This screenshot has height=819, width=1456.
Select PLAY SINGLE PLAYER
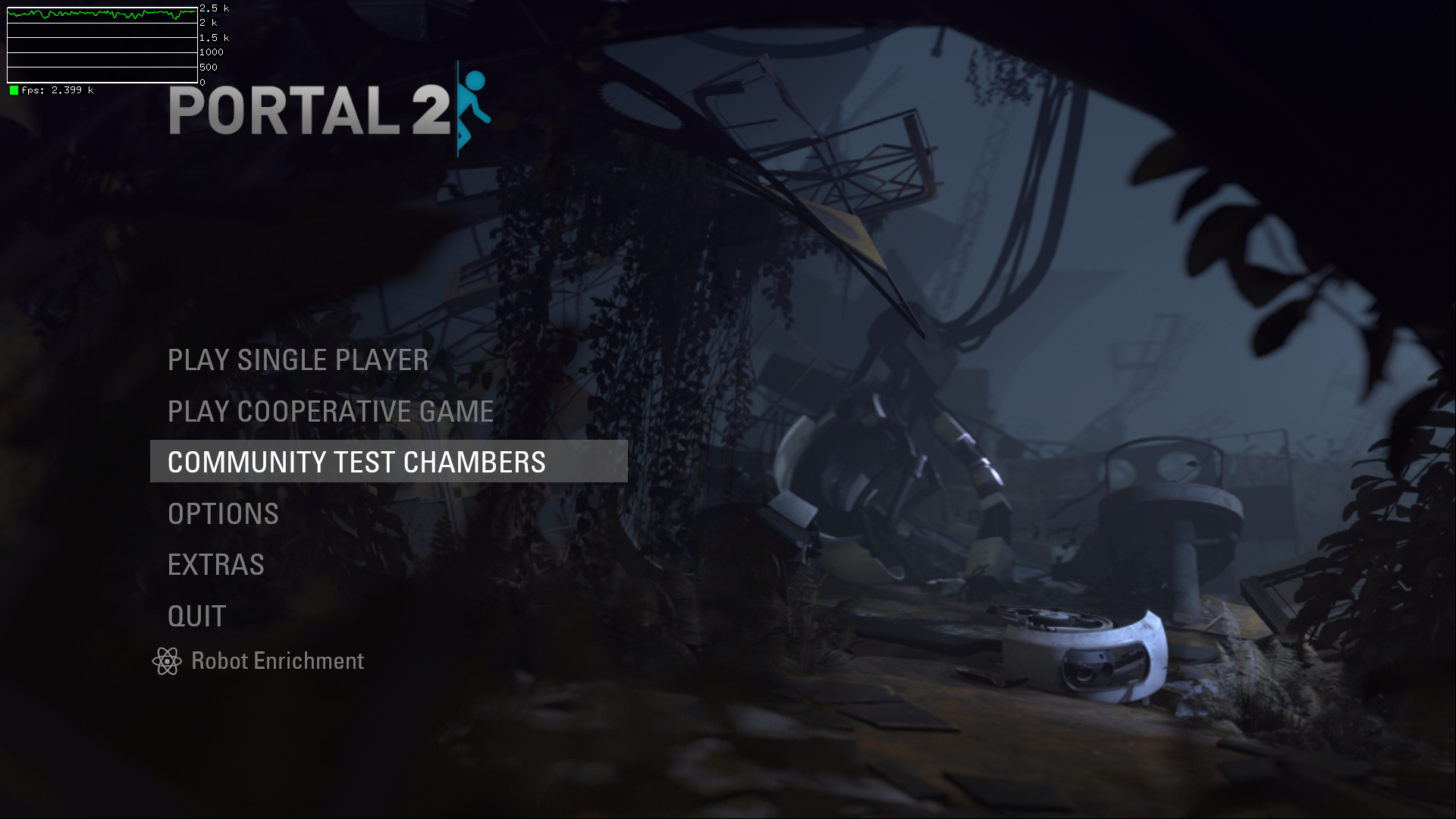(x=298, y=360)
